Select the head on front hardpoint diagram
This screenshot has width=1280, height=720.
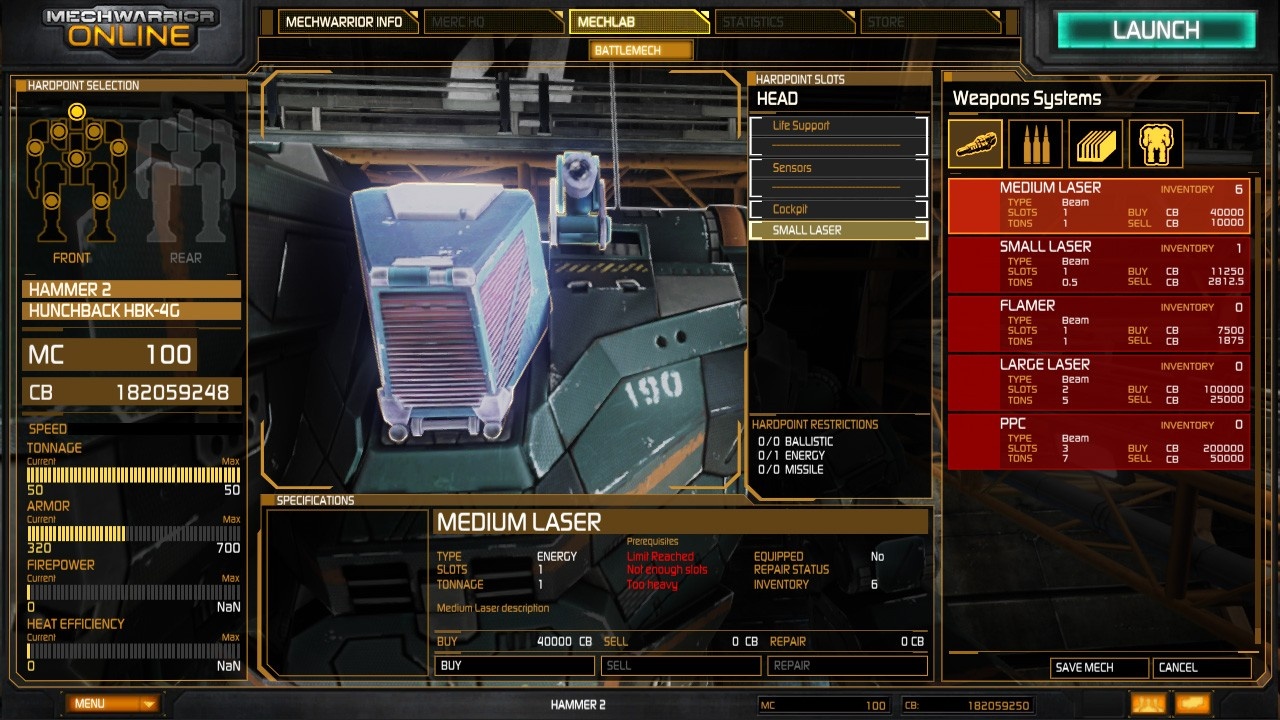click(76, 111)
